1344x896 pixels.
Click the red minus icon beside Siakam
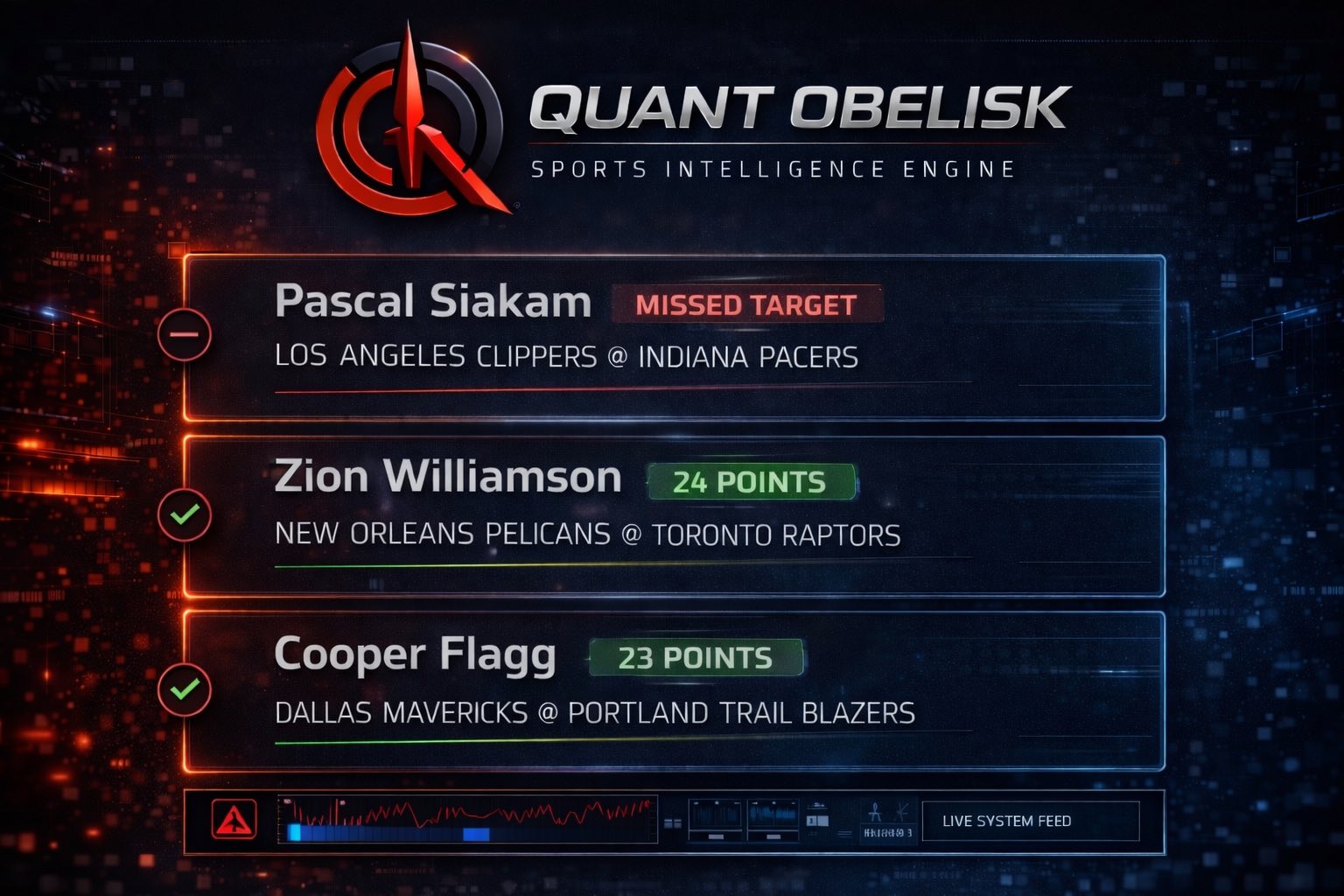185,334
